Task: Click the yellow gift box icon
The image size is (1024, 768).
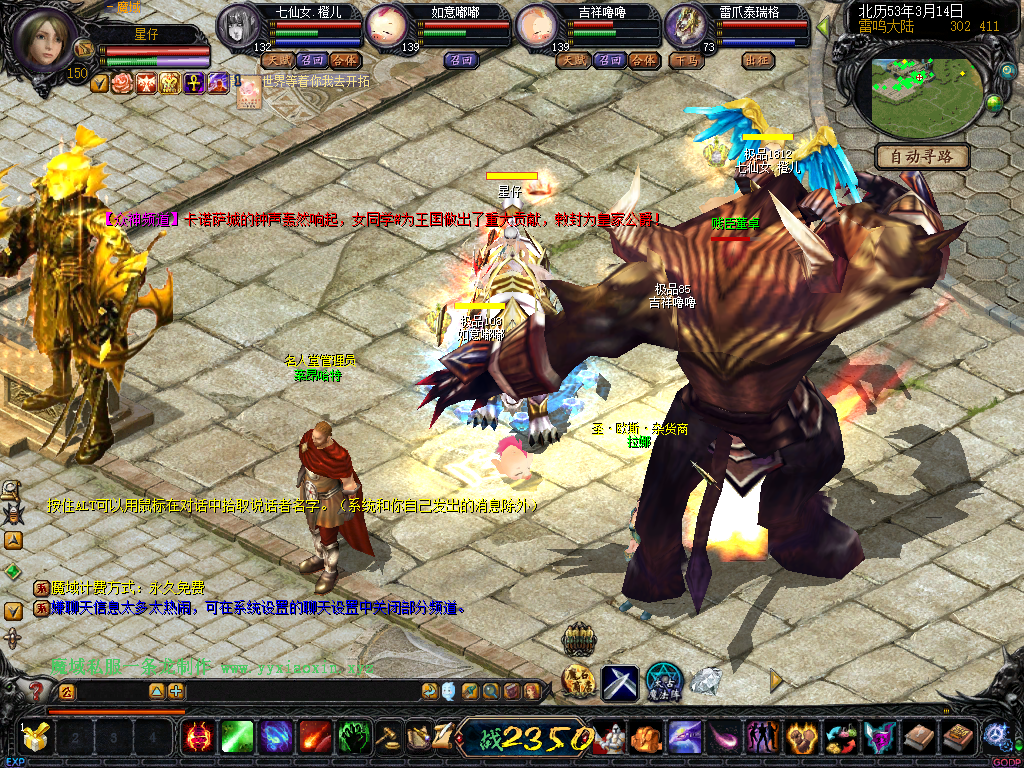Action: point(36,738)
